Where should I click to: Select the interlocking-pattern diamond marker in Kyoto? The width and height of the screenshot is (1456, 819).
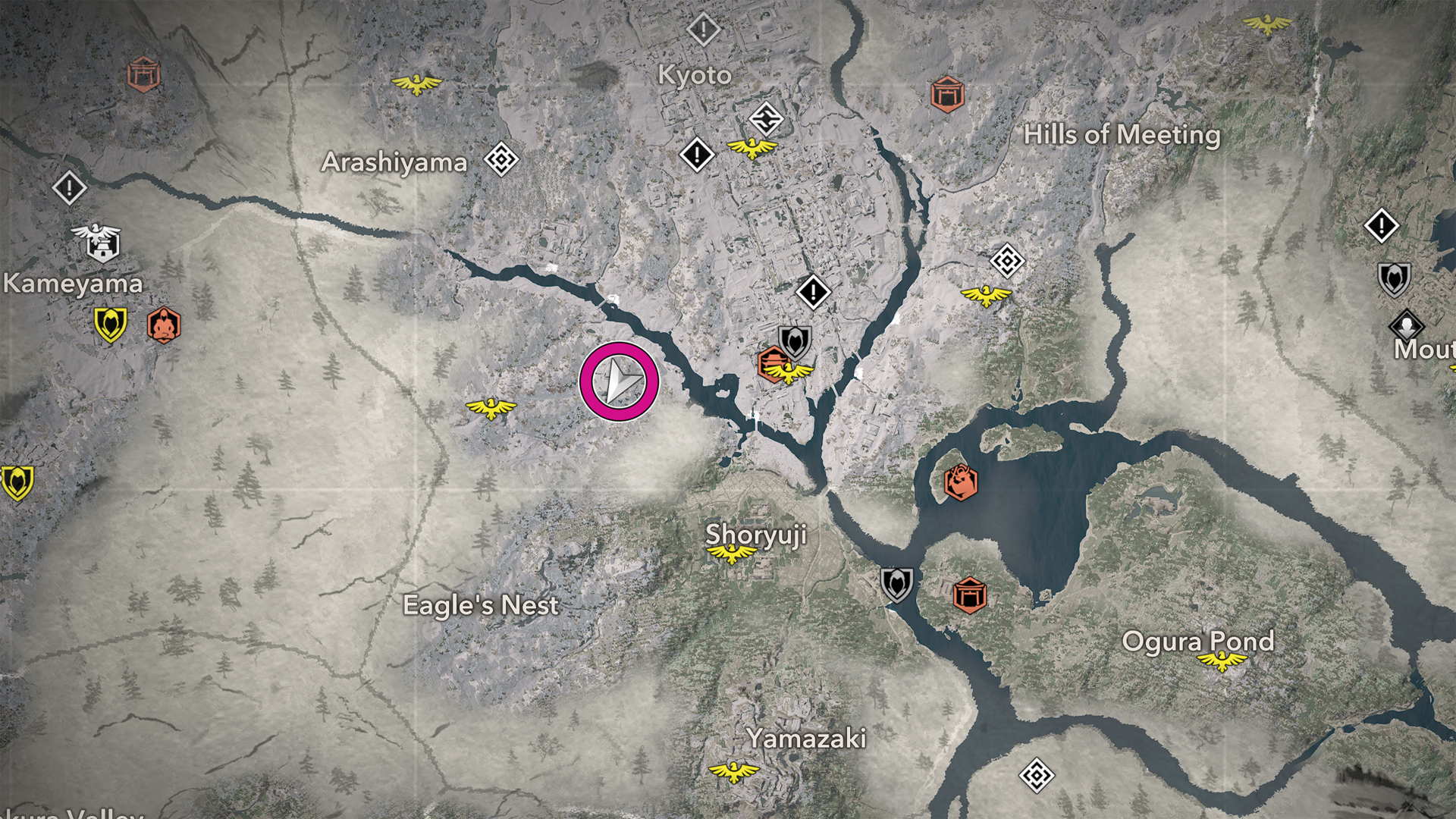(x=766, y=118)
